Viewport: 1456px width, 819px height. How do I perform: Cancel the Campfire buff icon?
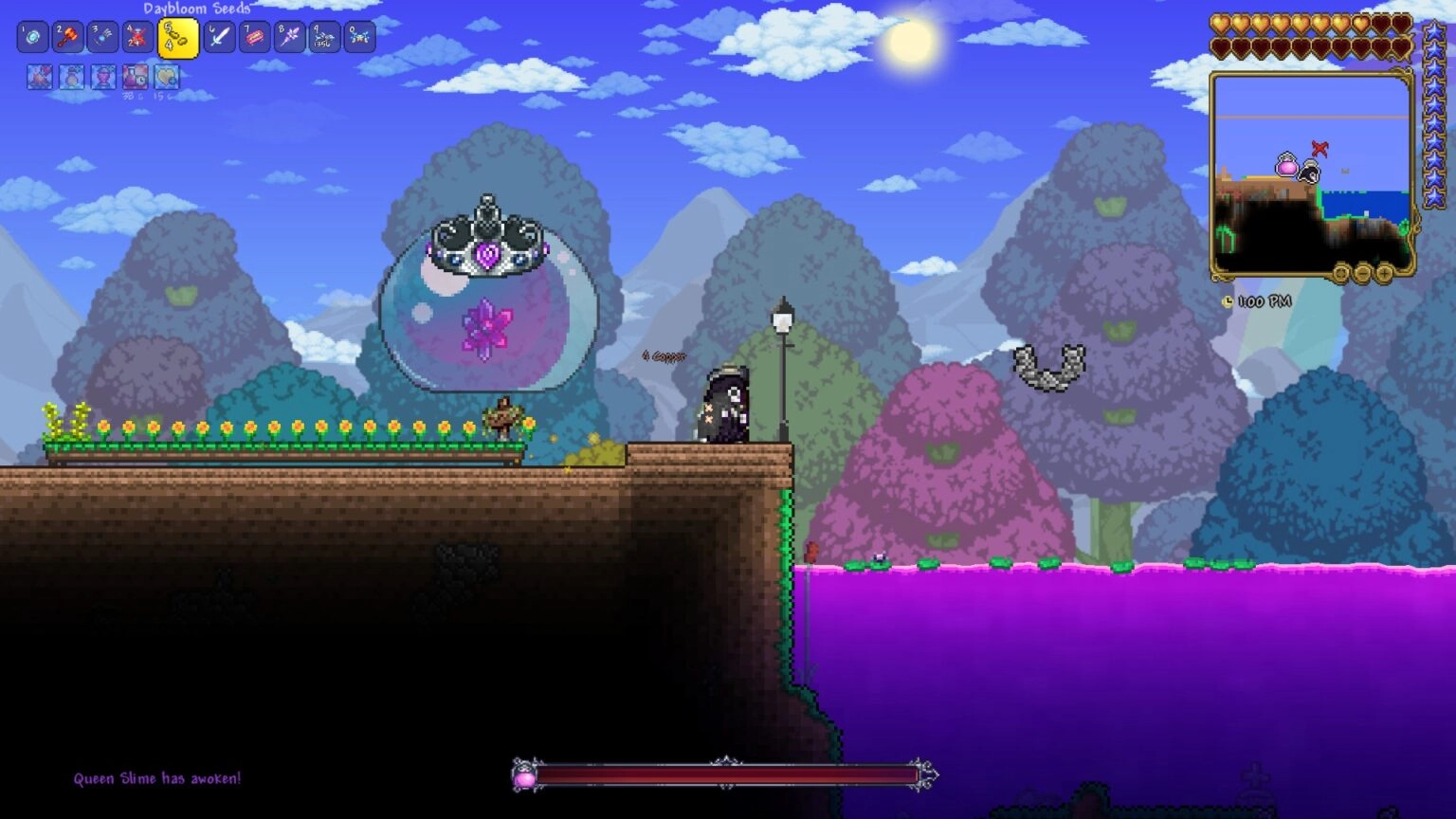[39, 79]
